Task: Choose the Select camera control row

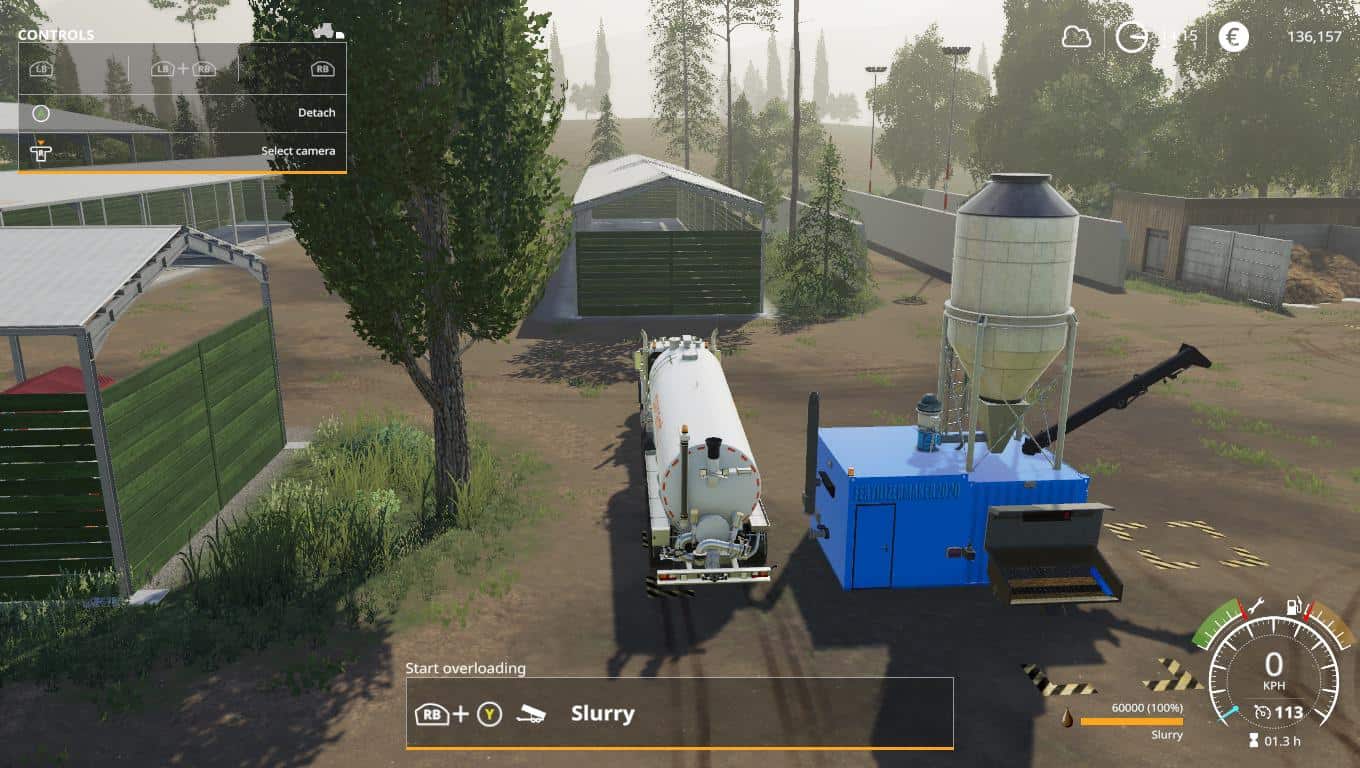Action: (x=182, y=151)
